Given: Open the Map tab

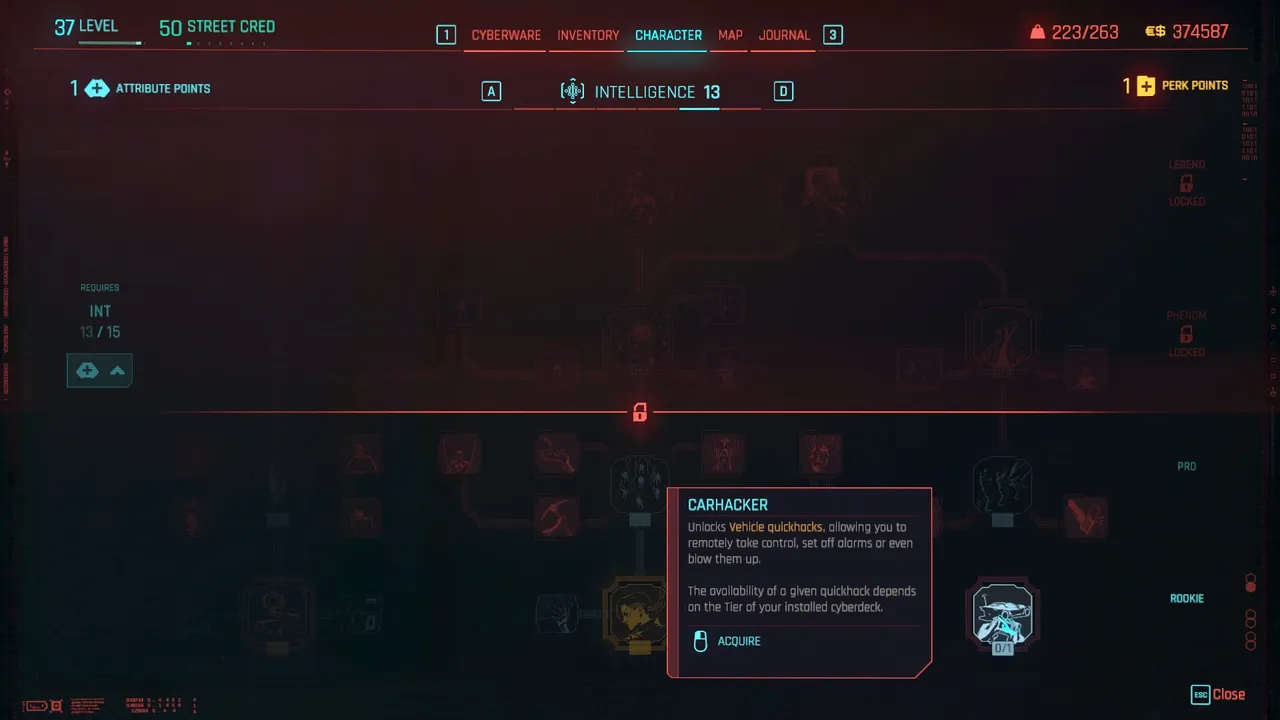Looking at the screenshot, I should pos(730,35).
